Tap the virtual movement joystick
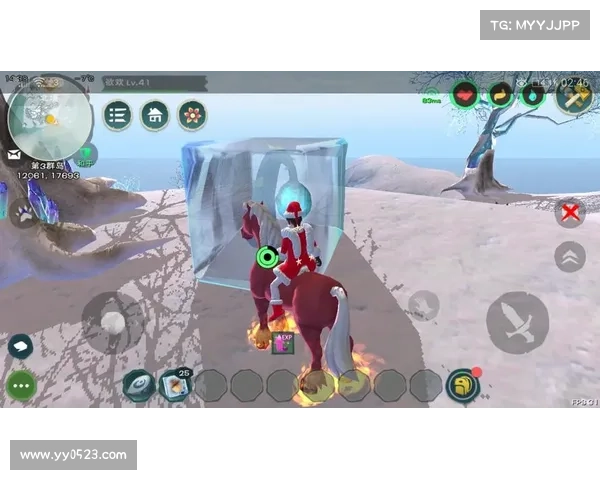 pyautogui.click(x=113, y=322)
